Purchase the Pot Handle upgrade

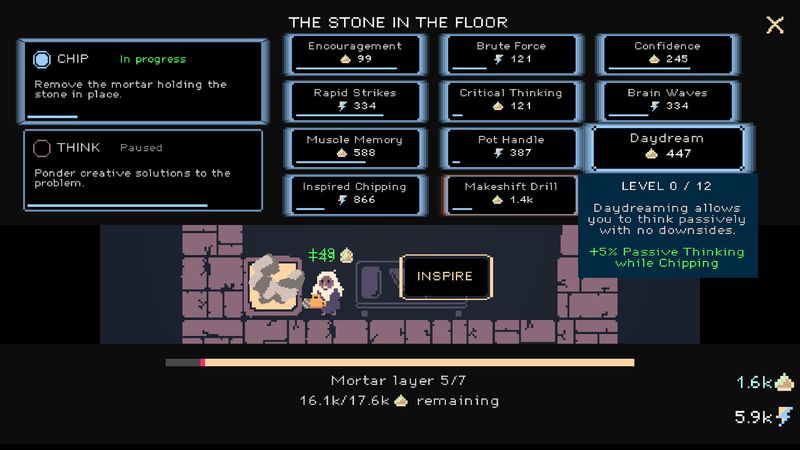click(511, 147)
